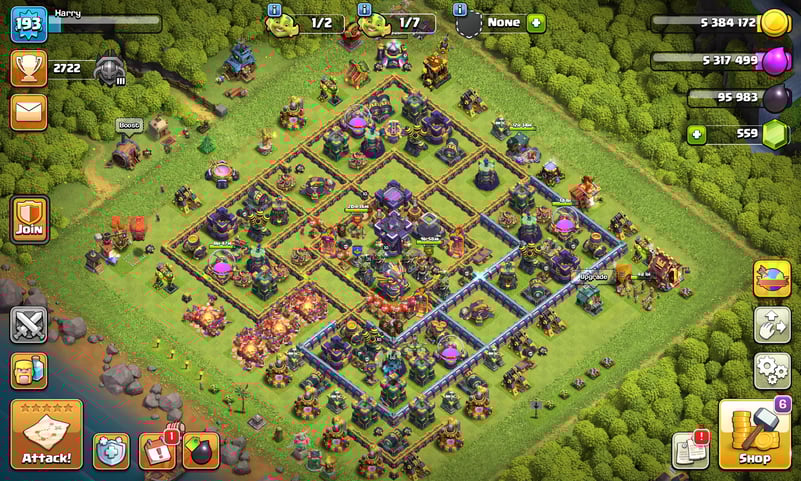Open the crossed swords clan war button

pyautogui.click(x=29, y=325)
